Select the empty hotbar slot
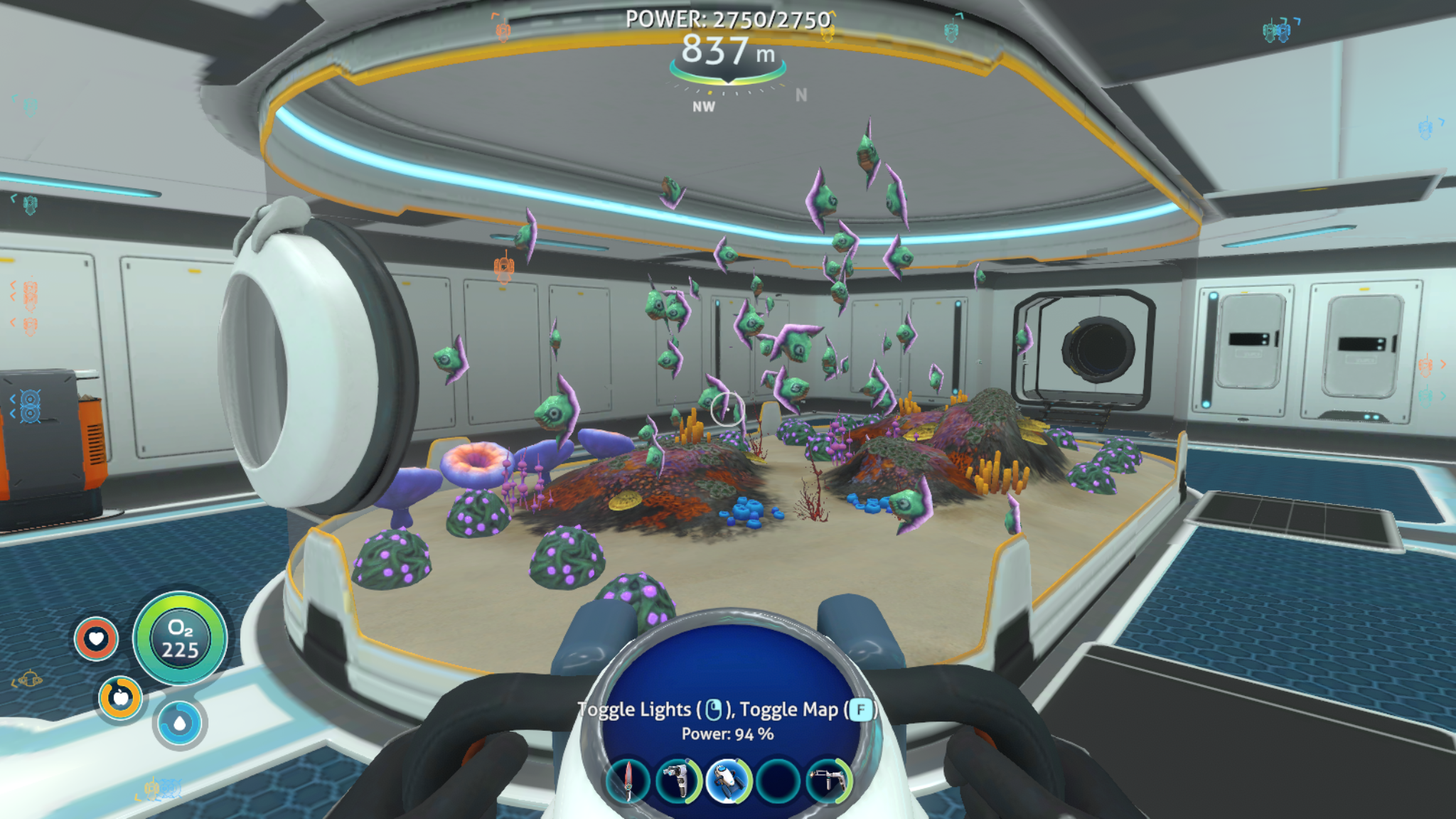1456x819 pixels. (x=778, y=781)
